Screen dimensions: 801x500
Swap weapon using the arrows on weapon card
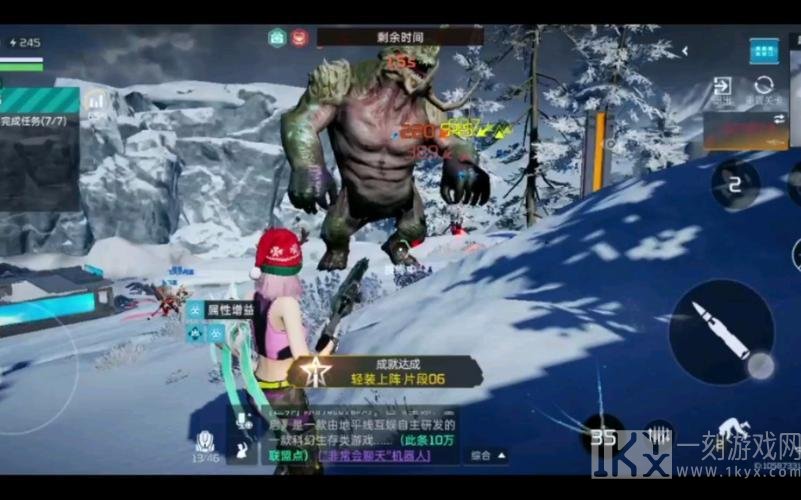[780, 119]
